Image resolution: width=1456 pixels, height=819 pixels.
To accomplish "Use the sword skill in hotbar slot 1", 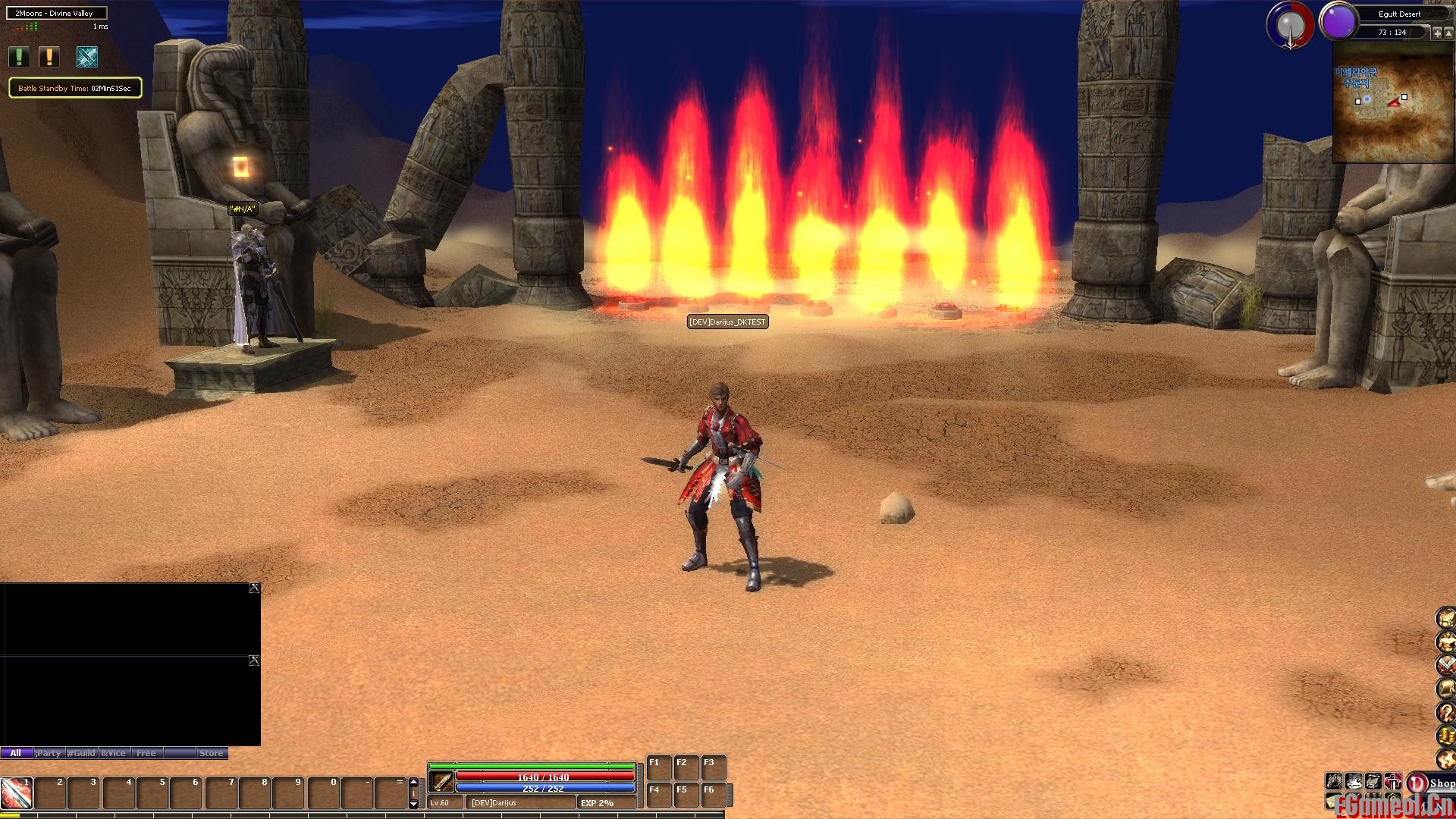I will [16, 793].
